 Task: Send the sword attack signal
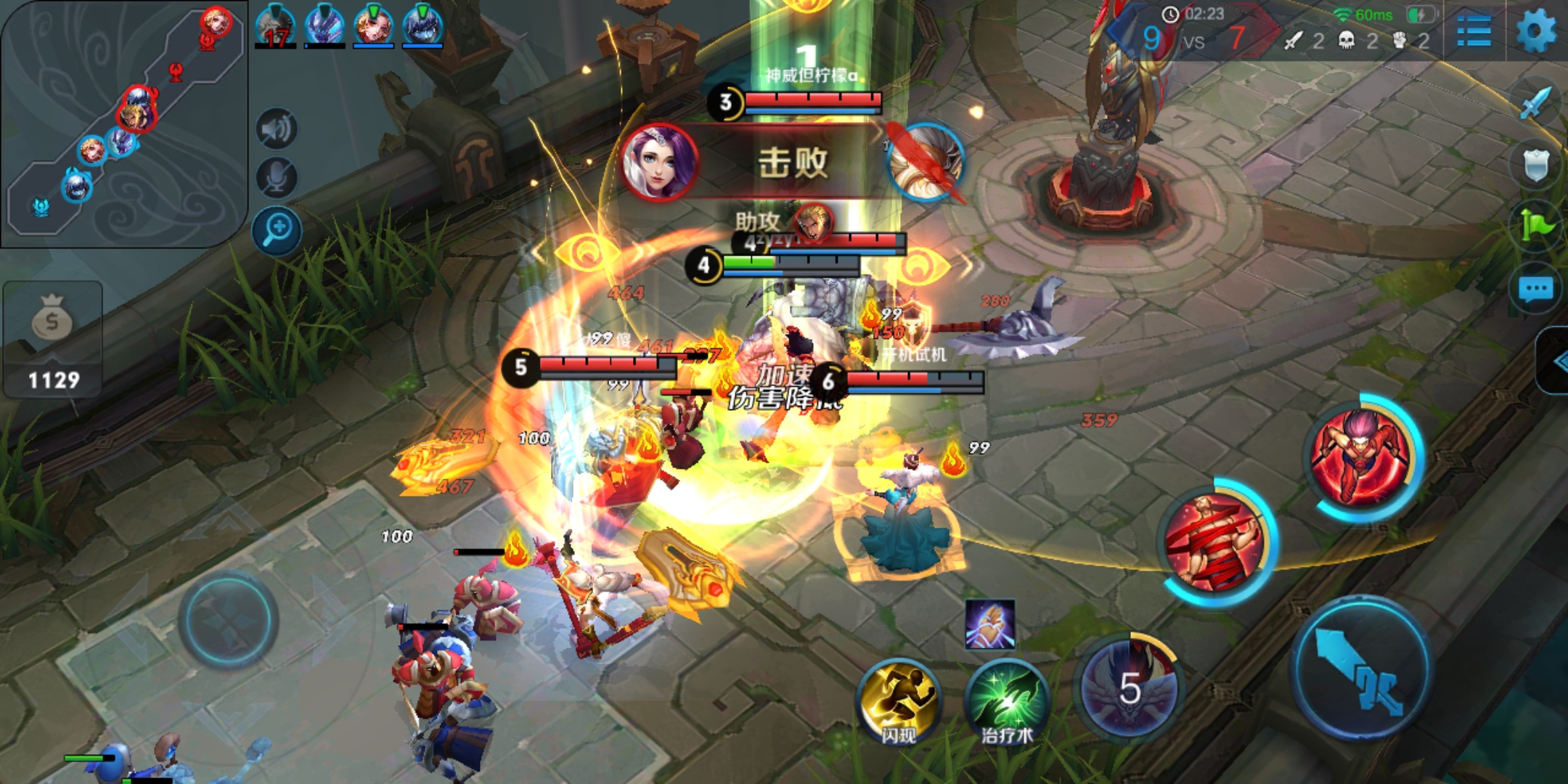pos(1535,103)
